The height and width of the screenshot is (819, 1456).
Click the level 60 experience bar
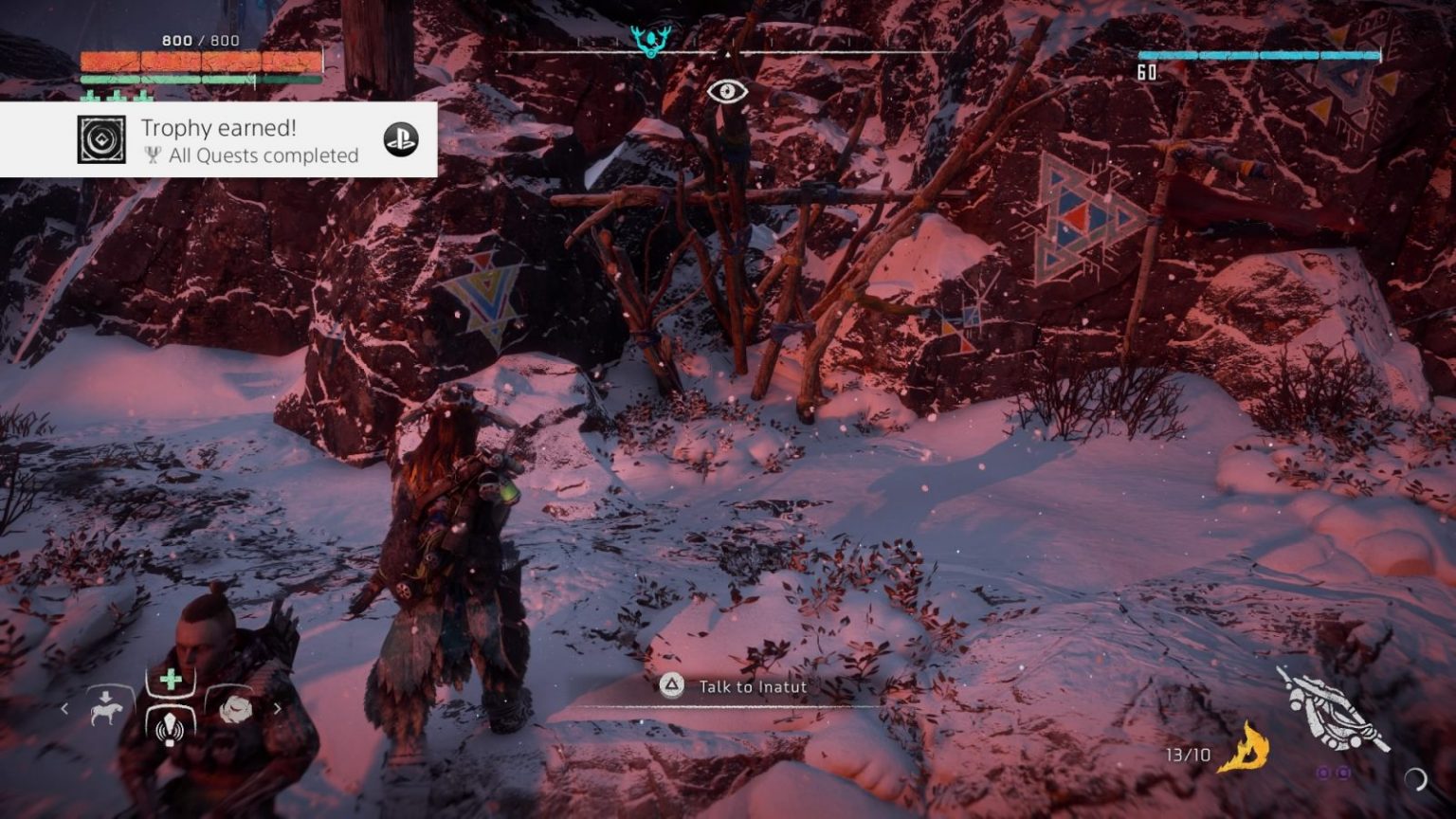[x=1261, y=57]
